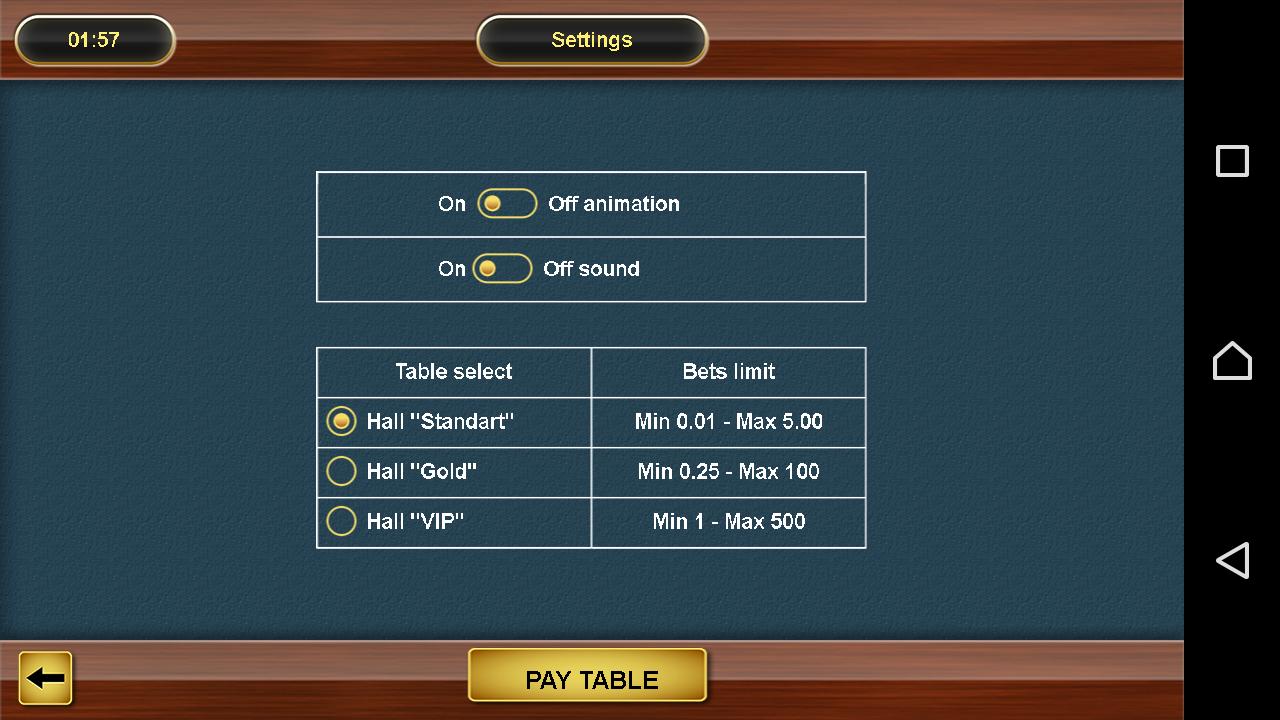Click the Min 0.25 - Max 100 cell
Image resolution: width=1280 pixels, height=720 pixels.
[728, 471]
